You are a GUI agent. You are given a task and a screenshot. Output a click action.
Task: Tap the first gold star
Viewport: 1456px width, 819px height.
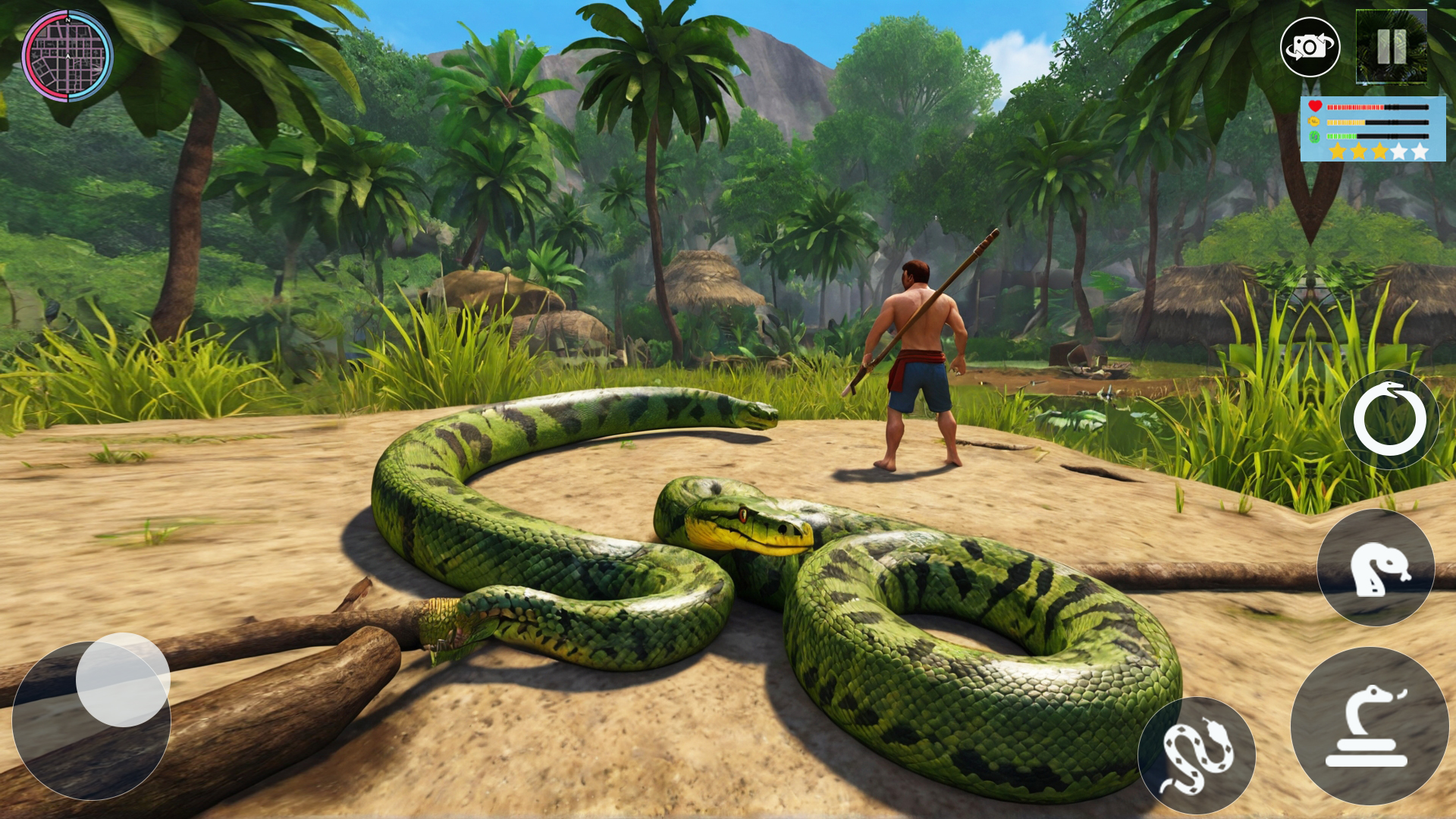pos(1337,151)
